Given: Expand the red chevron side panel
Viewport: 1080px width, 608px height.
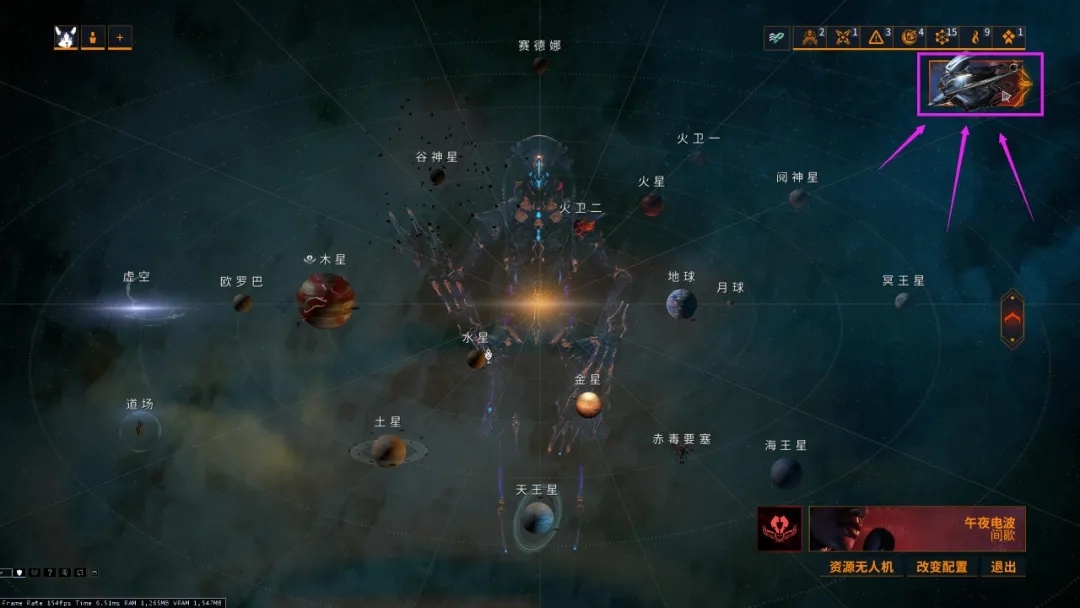Looking at the screenshot, I should tap(1012, 318).
